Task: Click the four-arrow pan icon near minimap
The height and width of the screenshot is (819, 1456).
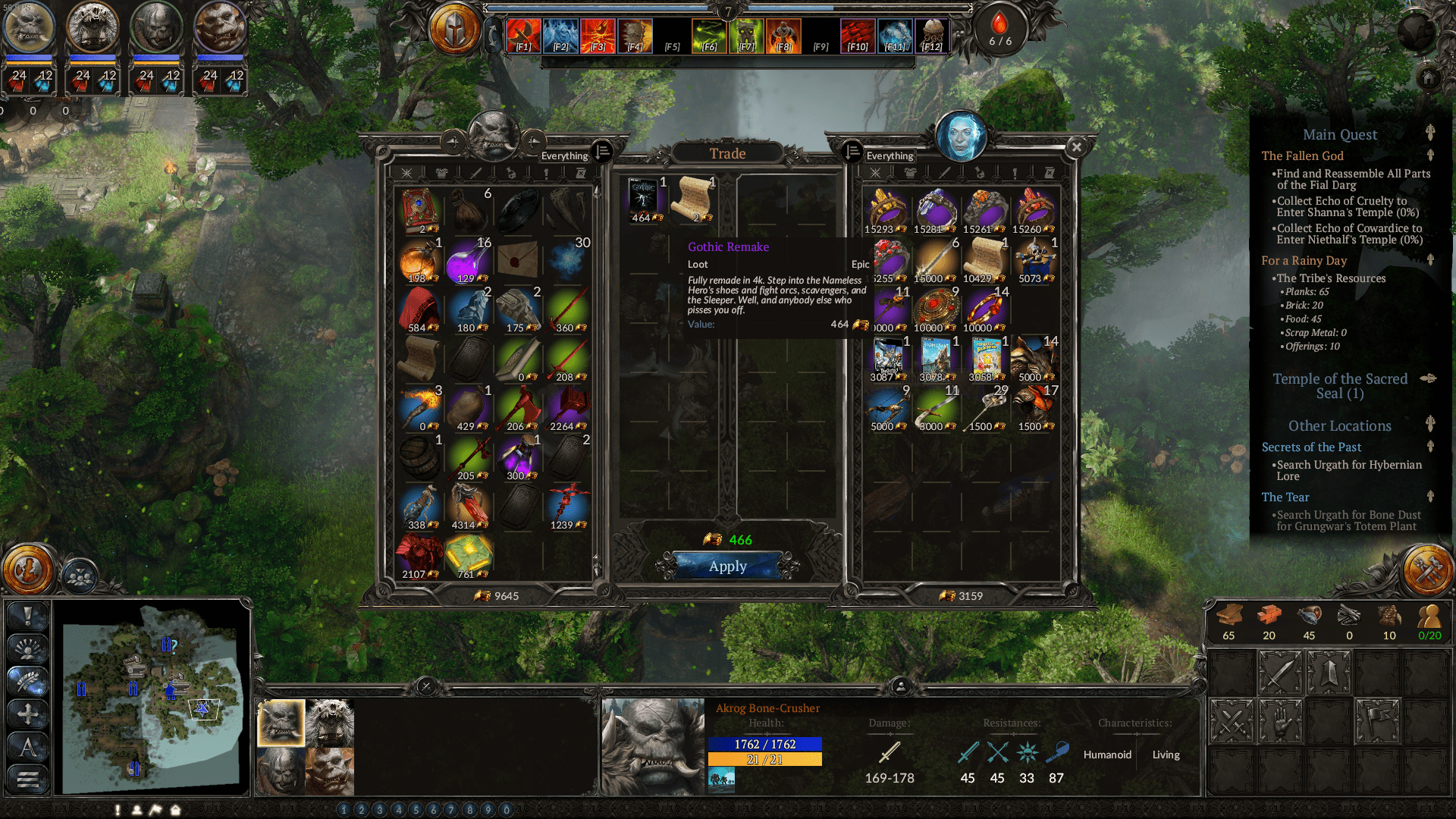Action: click(x=28, y=713)
